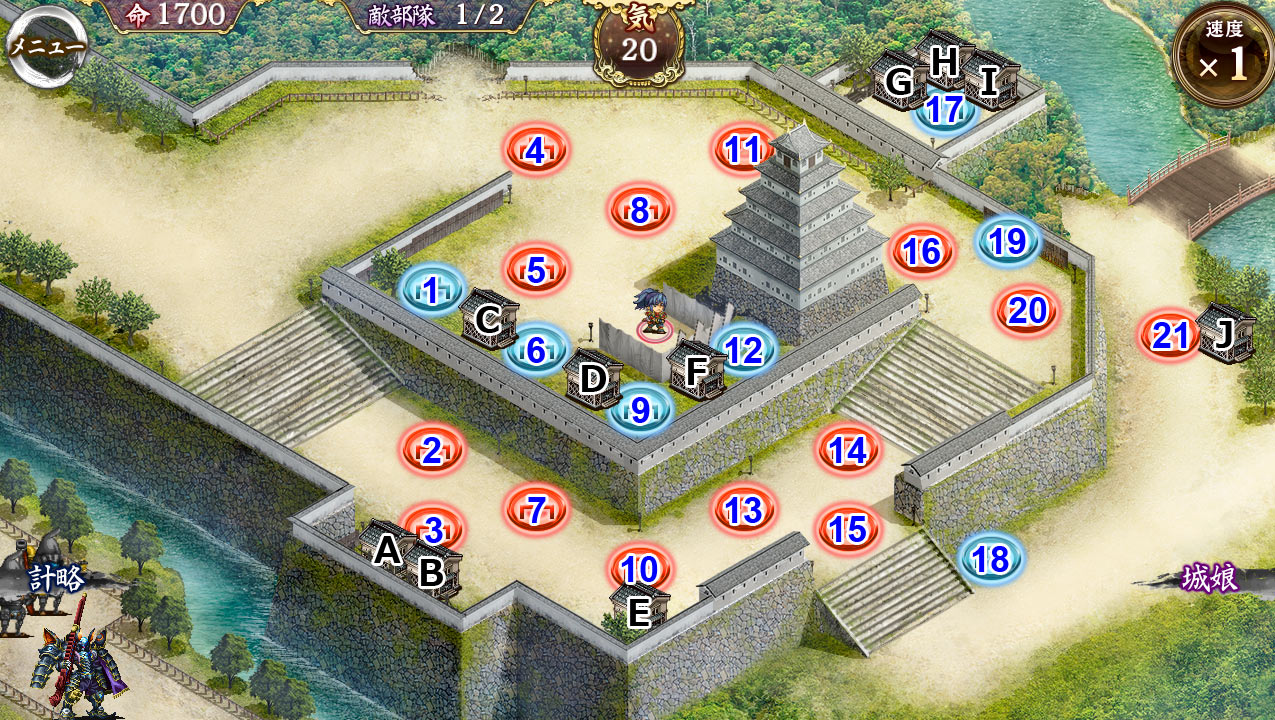The height and width of the screenshot is (720, 1275).
Task: Choose red deployment tile 8
Action: point(640,210)
